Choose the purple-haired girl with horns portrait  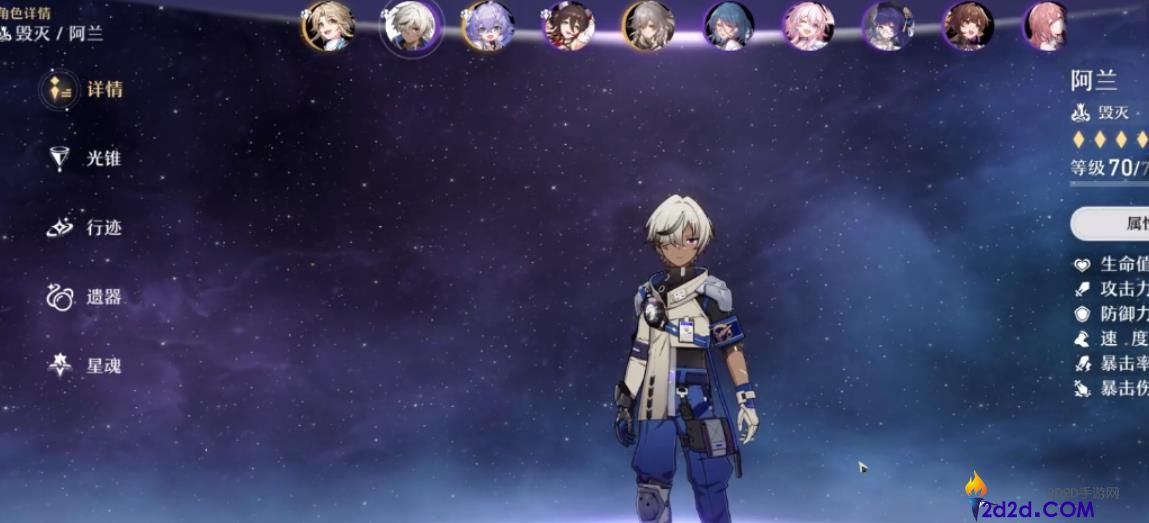489,26
